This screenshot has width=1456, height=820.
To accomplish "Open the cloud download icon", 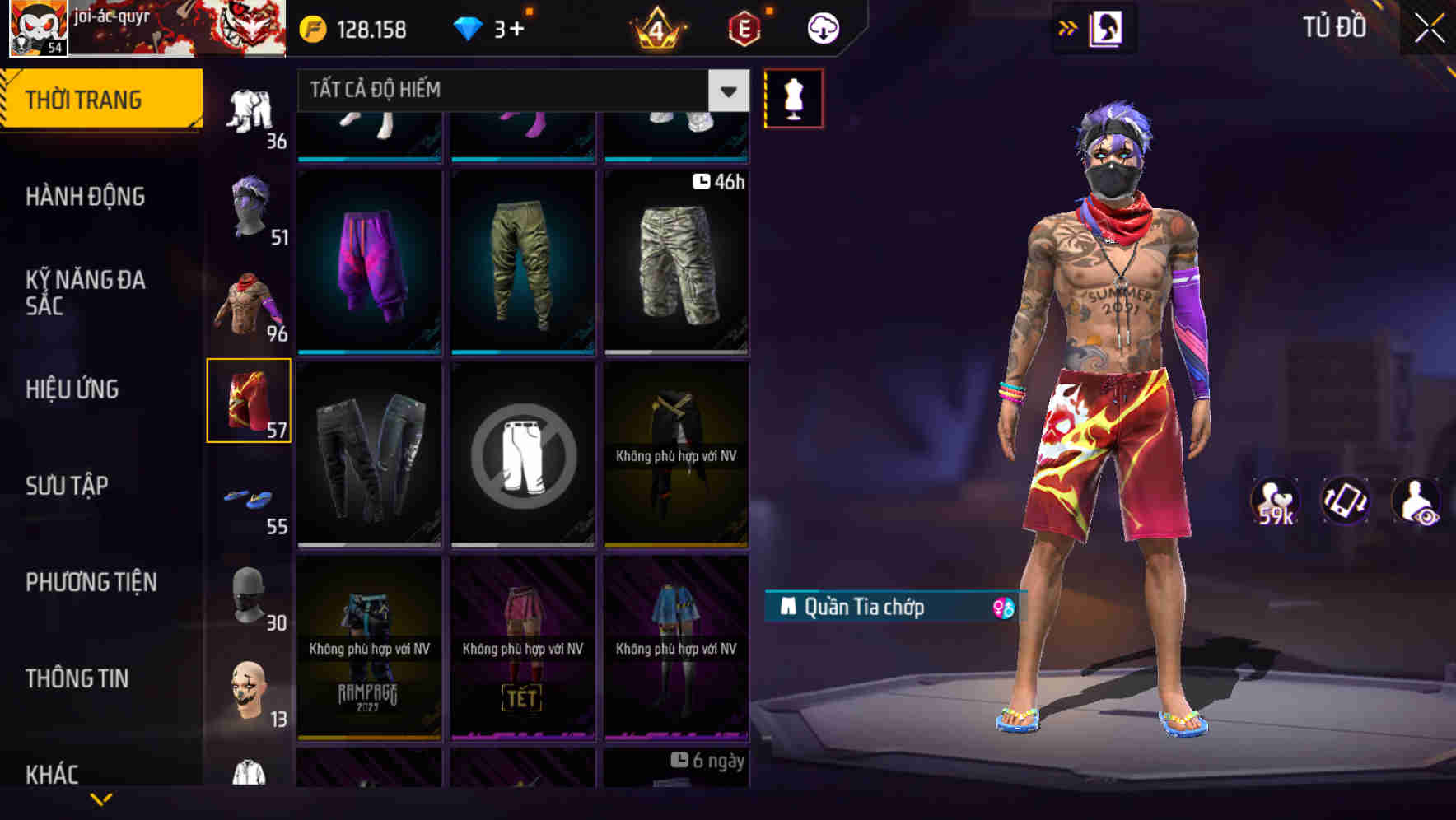I will point(821,26).
